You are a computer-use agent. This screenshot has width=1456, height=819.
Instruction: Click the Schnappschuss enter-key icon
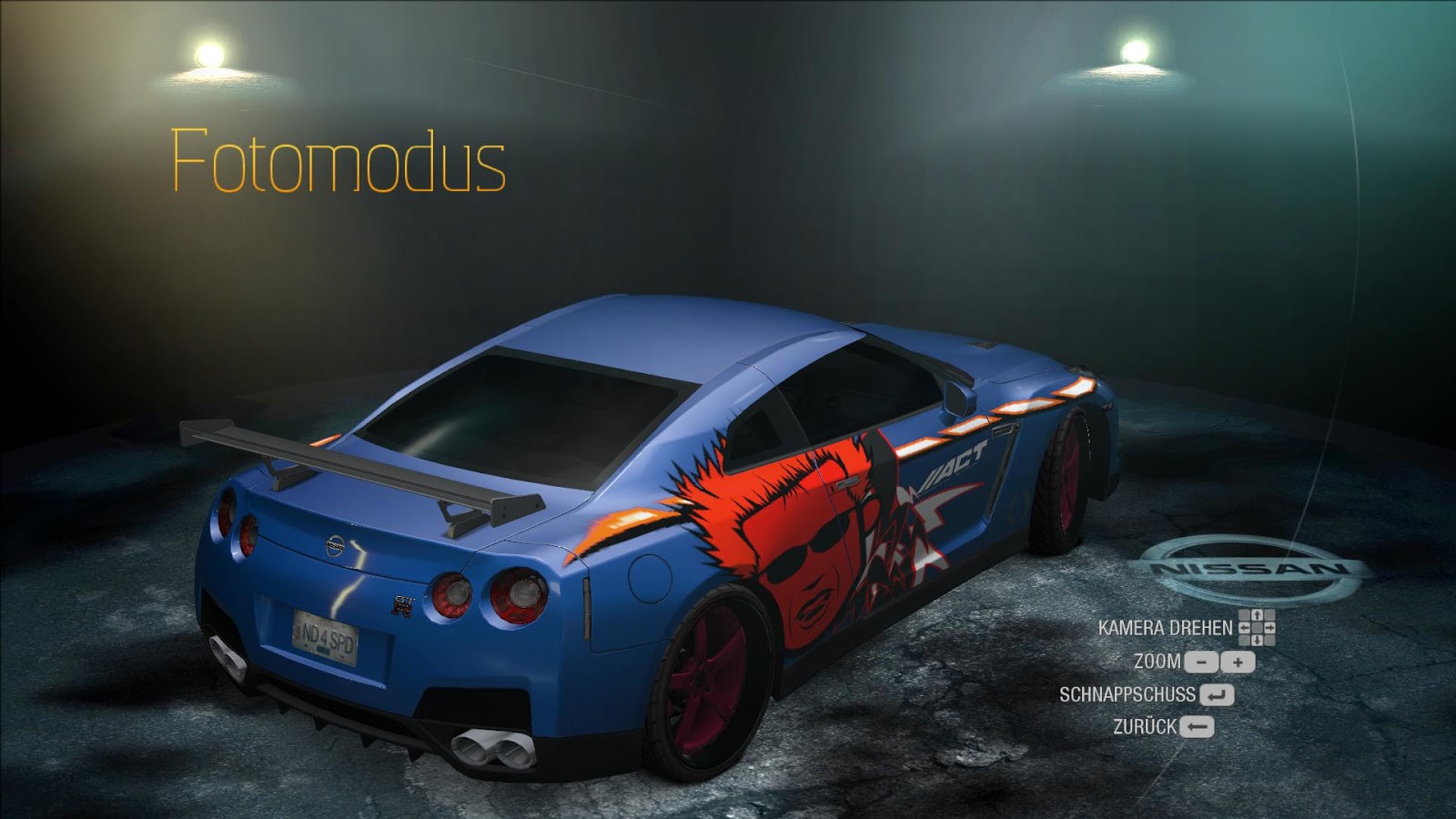pyautogui.click(x=1217, y=694)
